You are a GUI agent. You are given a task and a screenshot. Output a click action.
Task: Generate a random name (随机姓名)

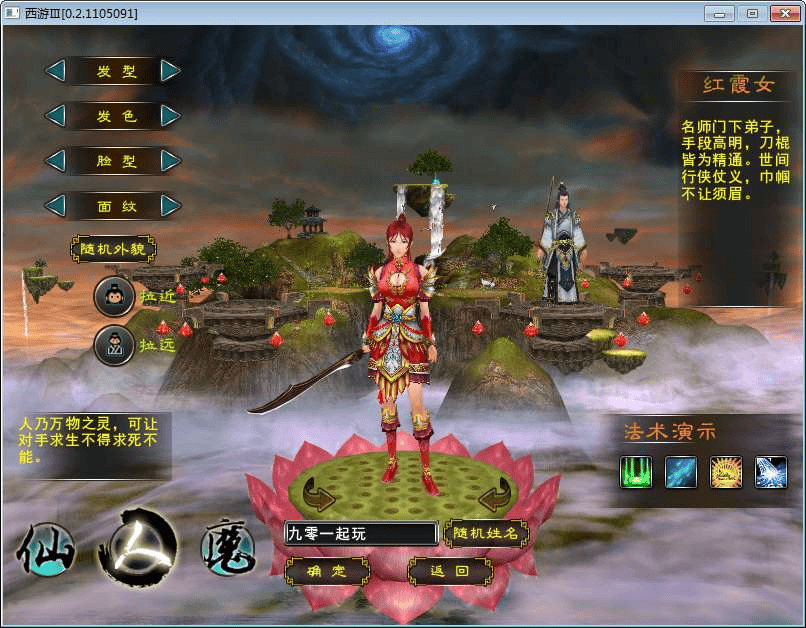(x=486, y=534)
